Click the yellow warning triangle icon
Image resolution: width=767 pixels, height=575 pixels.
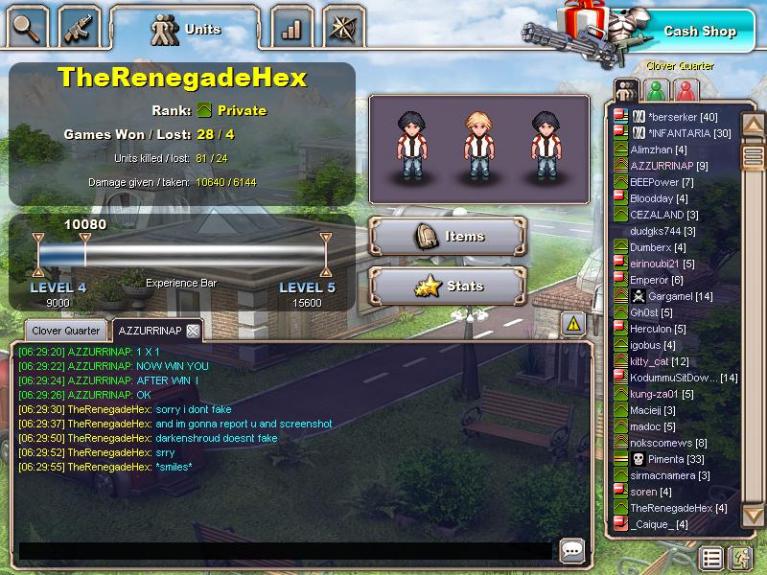(x=572, y=323)
